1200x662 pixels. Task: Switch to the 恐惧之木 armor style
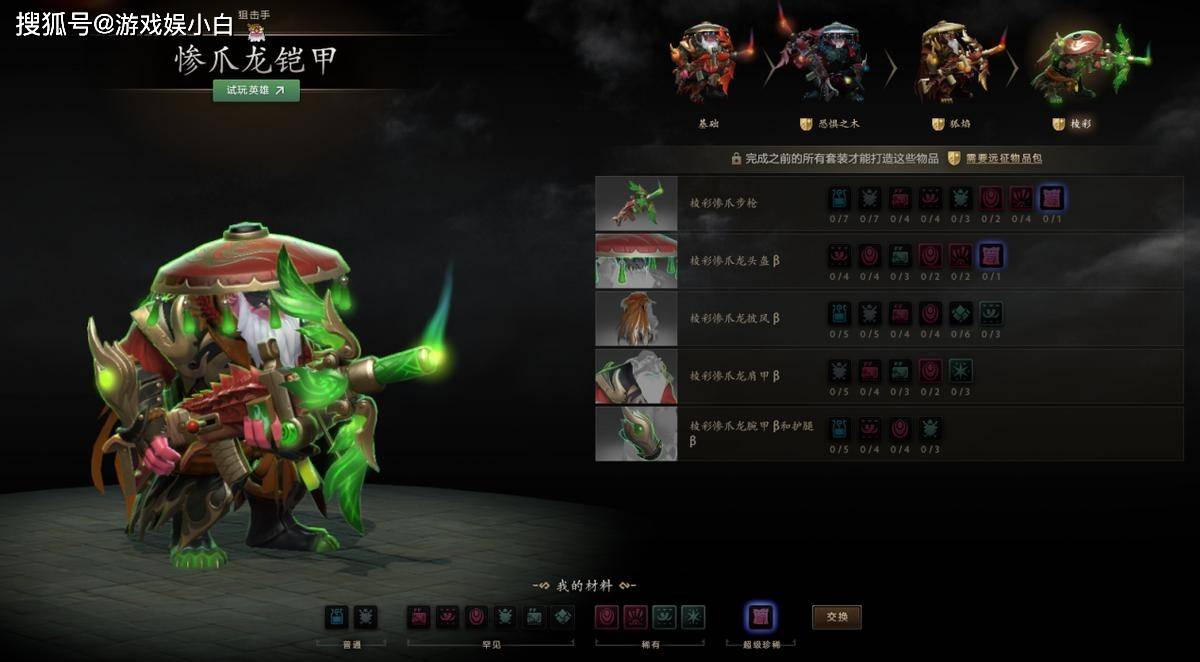(829, 66)
